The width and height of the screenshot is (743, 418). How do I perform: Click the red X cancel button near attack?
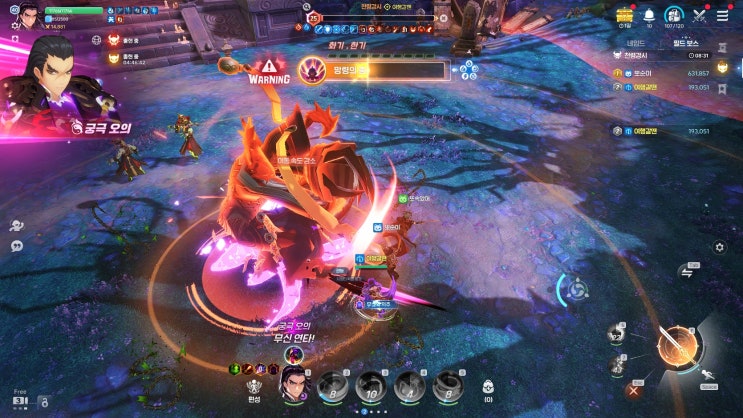[x=632, y=390]
